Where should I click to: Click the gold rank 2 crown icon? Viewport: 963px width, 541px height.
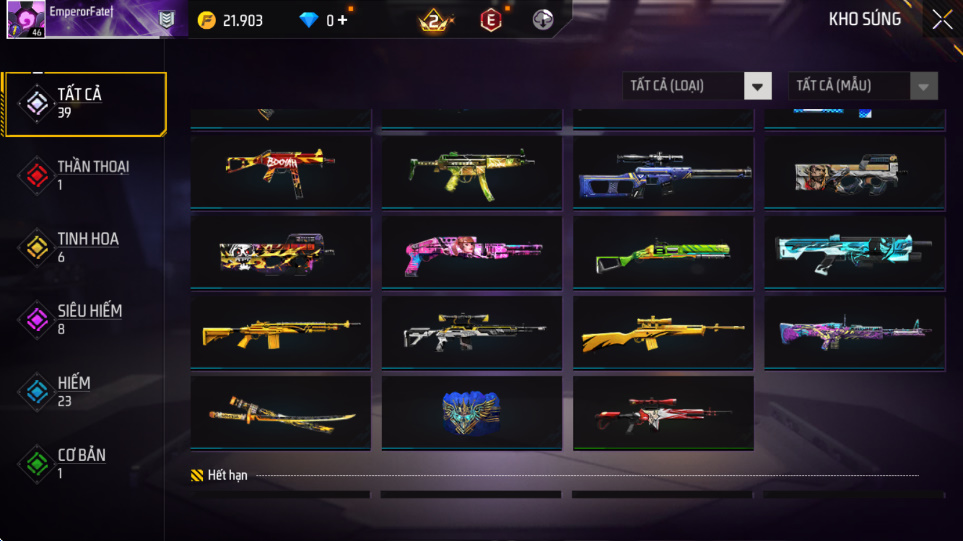pyautogui.click(x=435, y=20)
